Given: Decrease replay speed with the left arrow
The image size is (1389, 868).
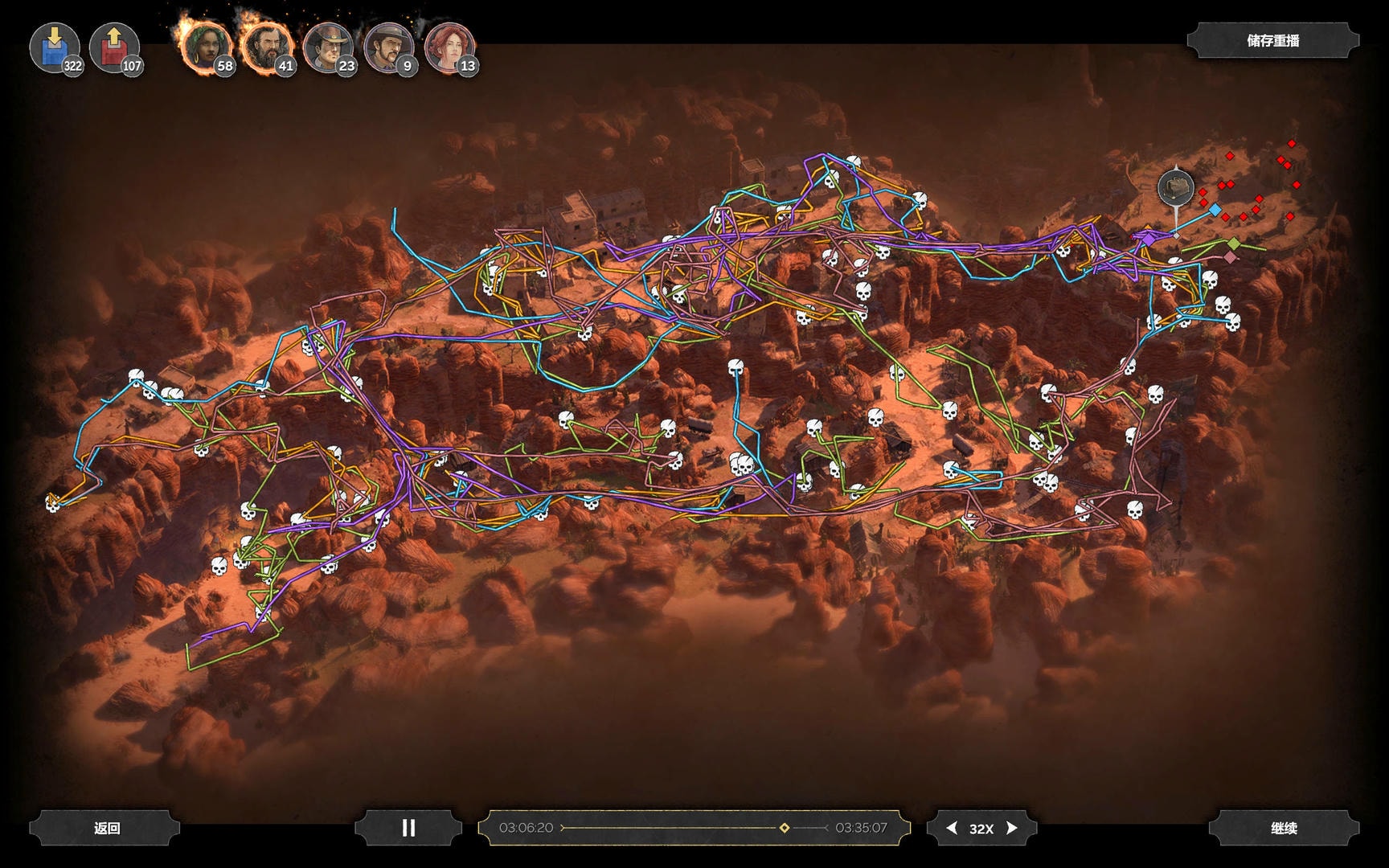Looking at the screenshot, I should pos(952,828).
